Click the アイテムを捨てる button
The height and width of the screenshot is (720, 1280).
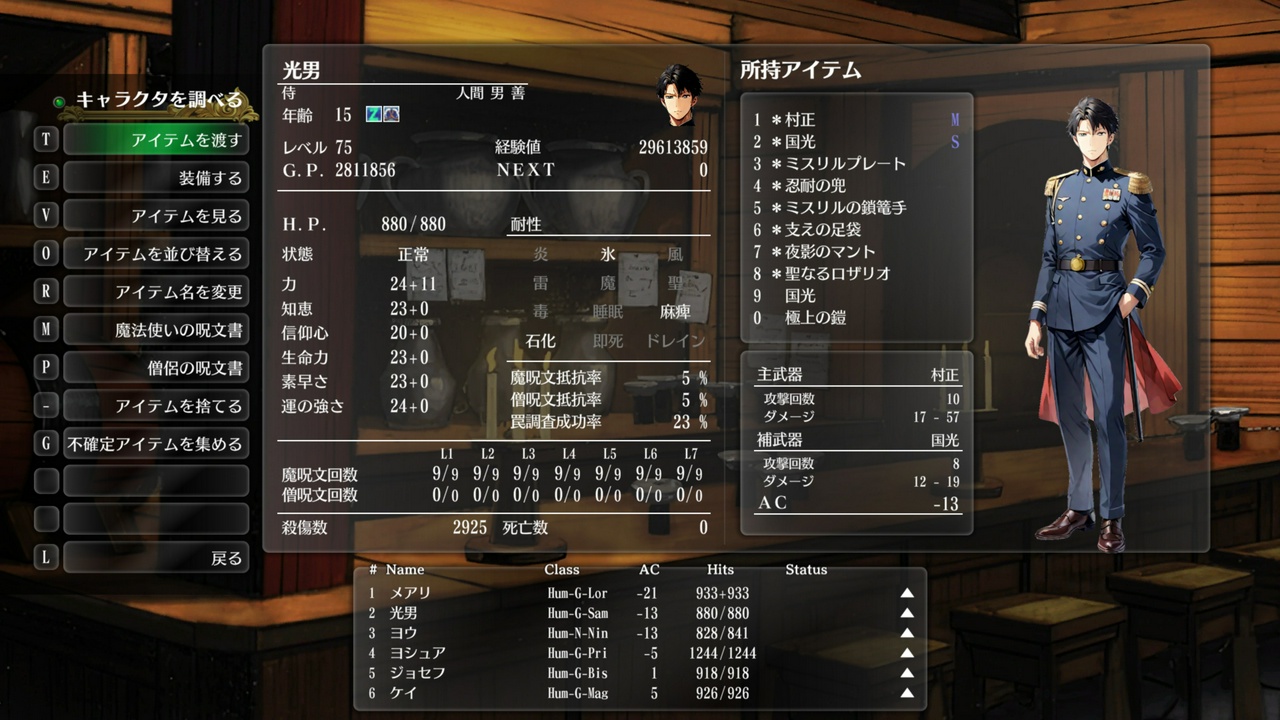pyautogui.click(x=156, y=405)
